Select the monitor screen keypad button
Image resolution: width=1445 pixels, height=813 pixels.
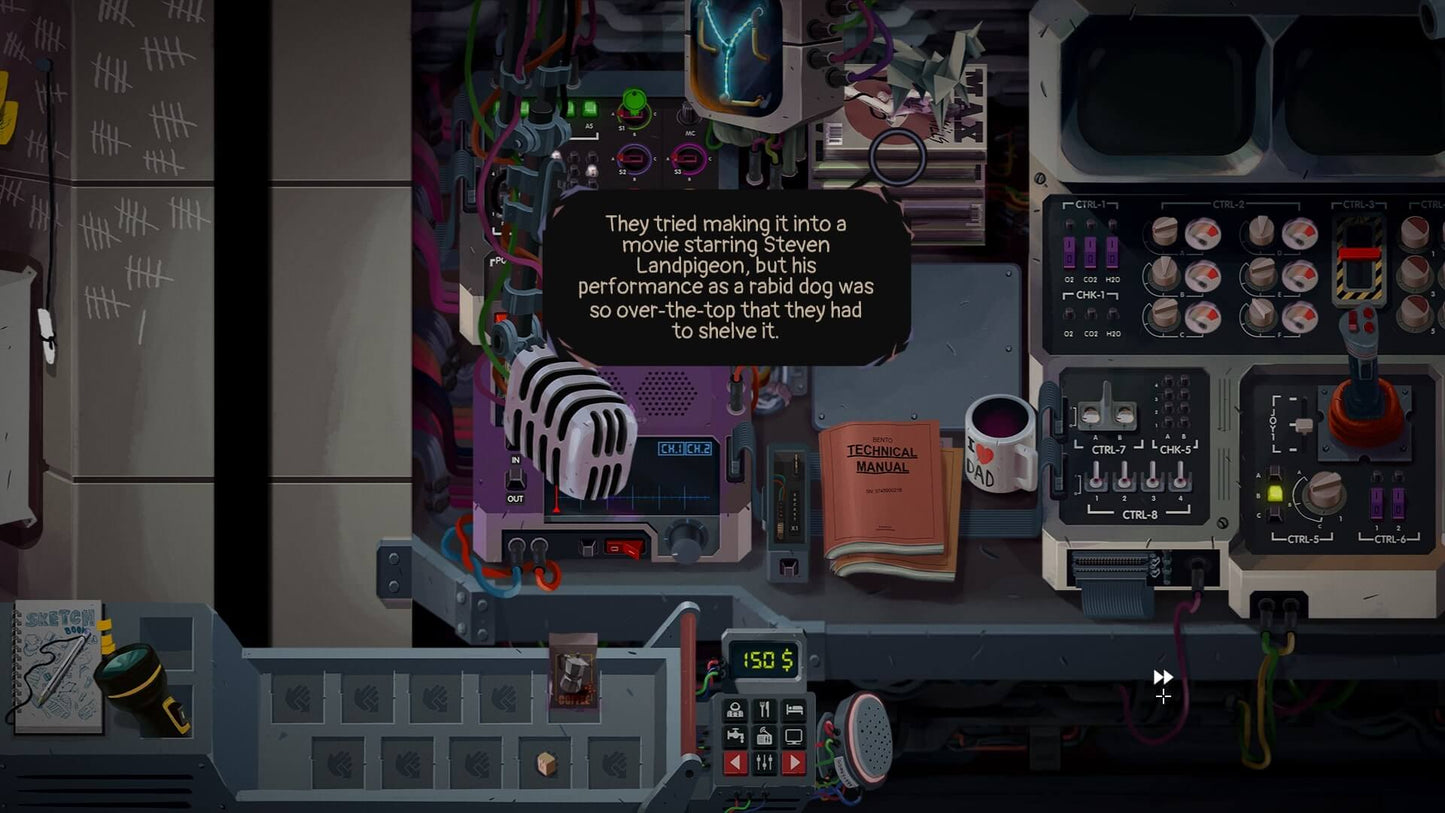pyautogui.click(x=793, y=737)
